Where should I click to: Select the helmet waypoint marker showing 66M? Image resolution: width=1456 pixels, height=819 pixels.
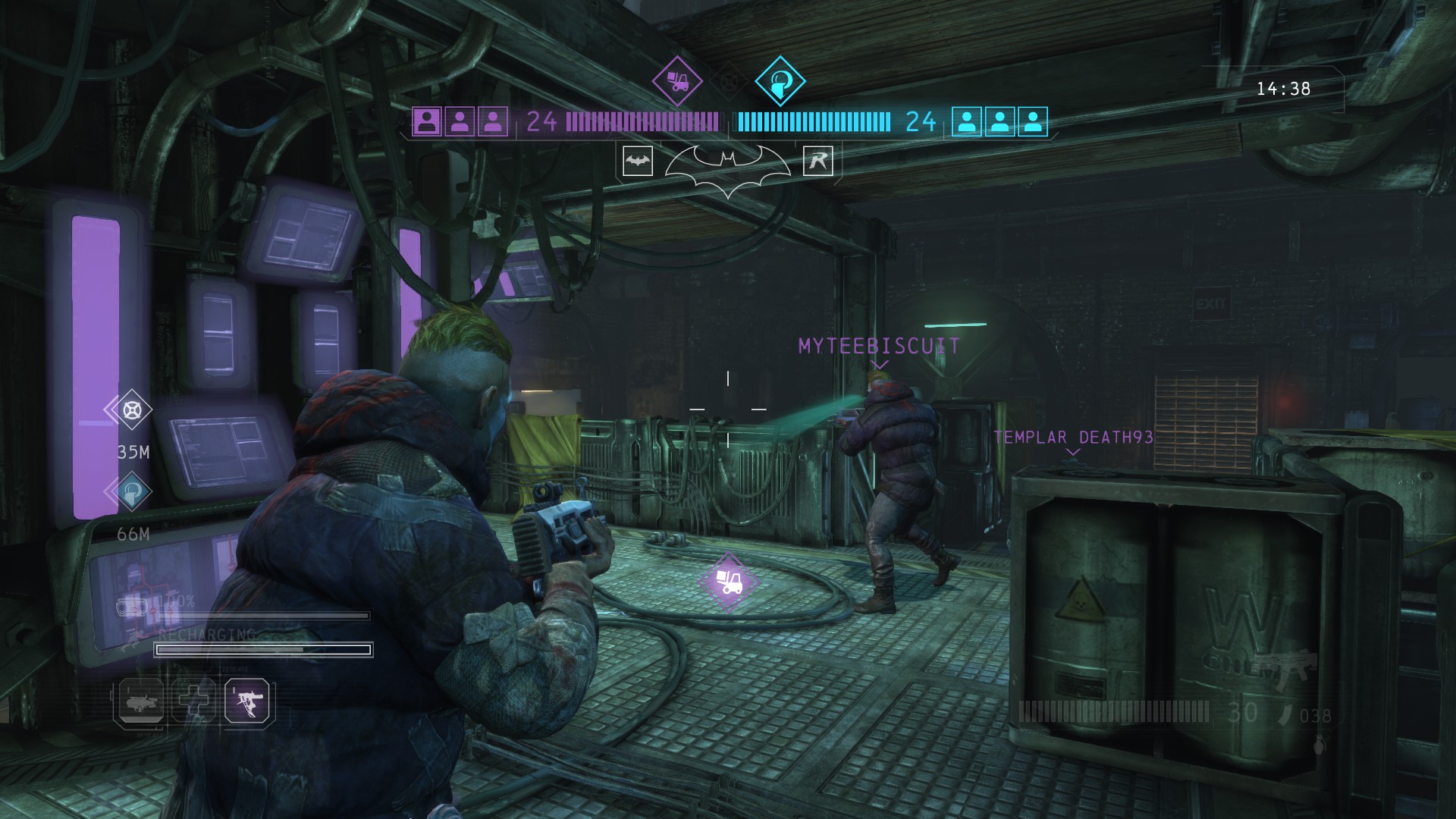pyautogui.click(x=132, y=492)
